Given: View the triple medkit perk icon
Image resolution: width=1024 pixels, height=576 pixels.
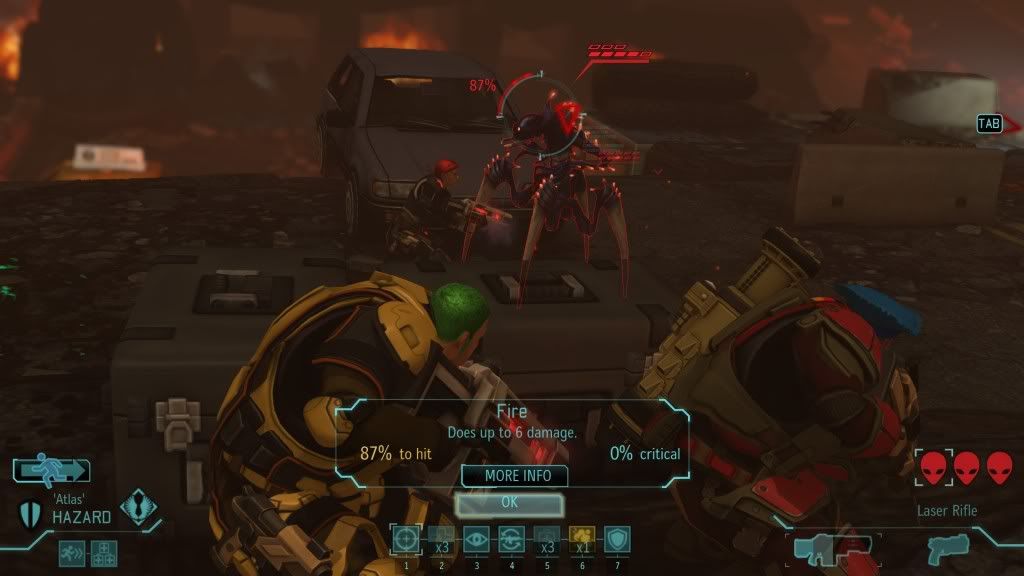Looking at the screenshot, I should tap(104, 552).
